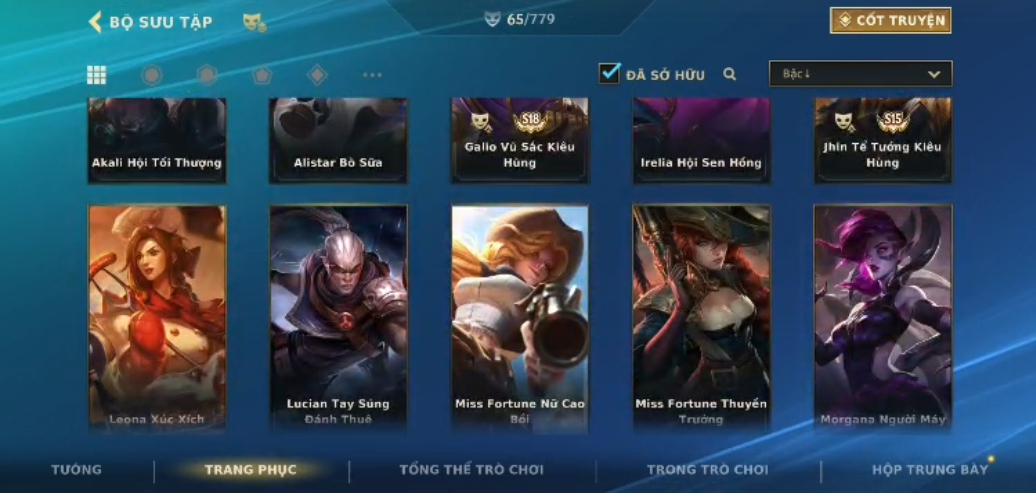Viewport: 1036px width, 493px height.
Task: Switch to the Trang Phục tab
Action: click(x=251, y=470)
